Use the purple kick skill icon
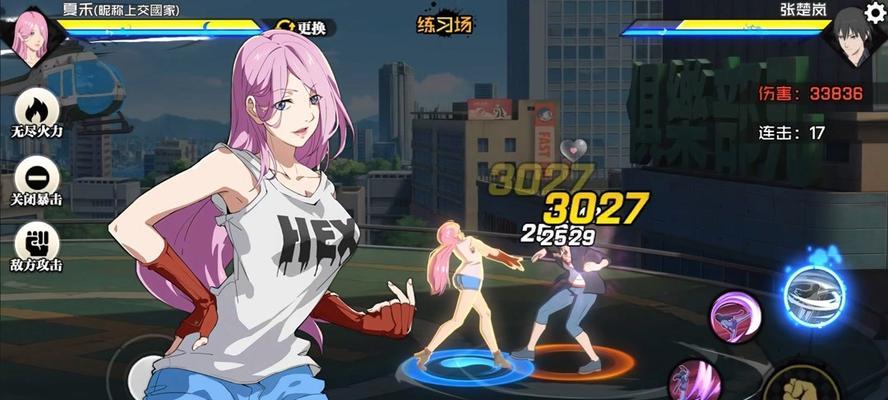This screenshot has width=888, height=400. 736,318
